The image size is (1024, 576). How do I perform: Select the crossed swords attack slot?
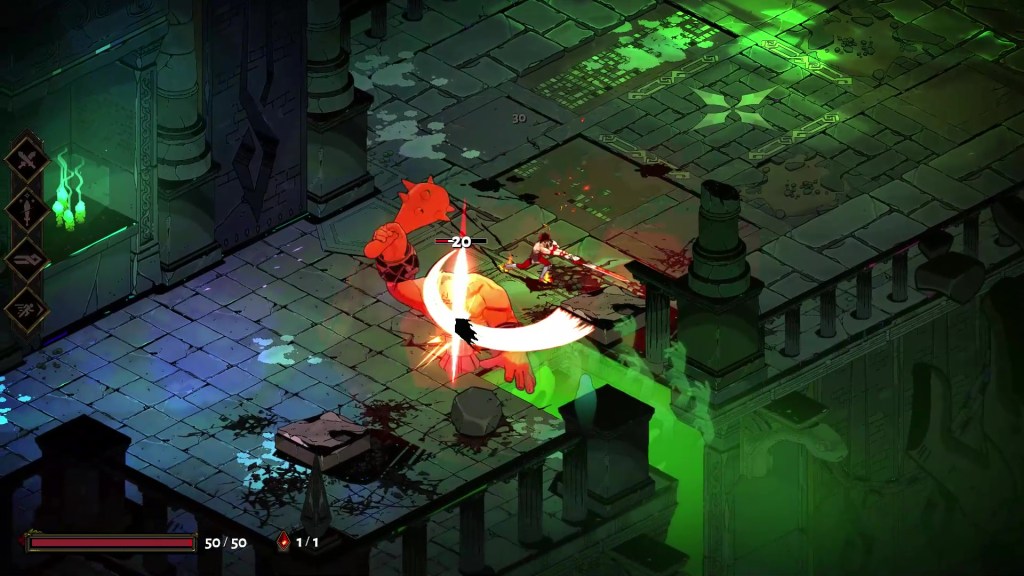(x=27, y=159)
